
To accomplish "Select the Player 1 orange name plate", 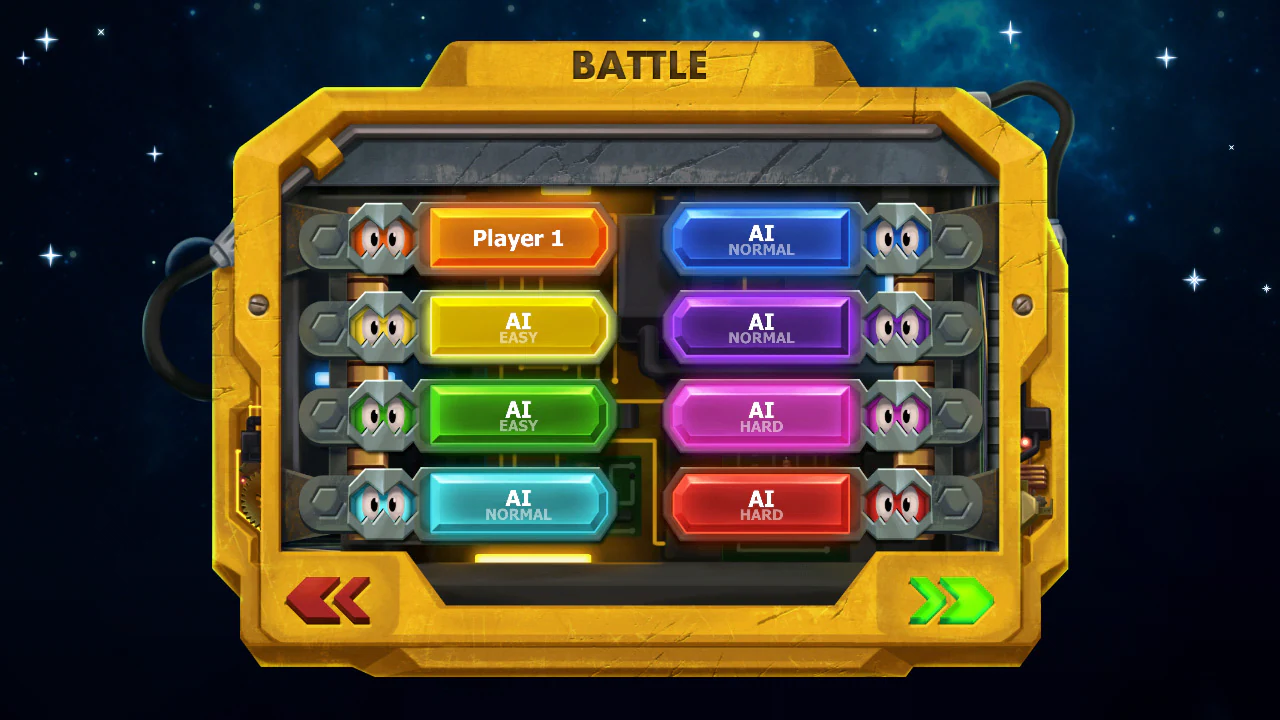I will click(518, 238).
